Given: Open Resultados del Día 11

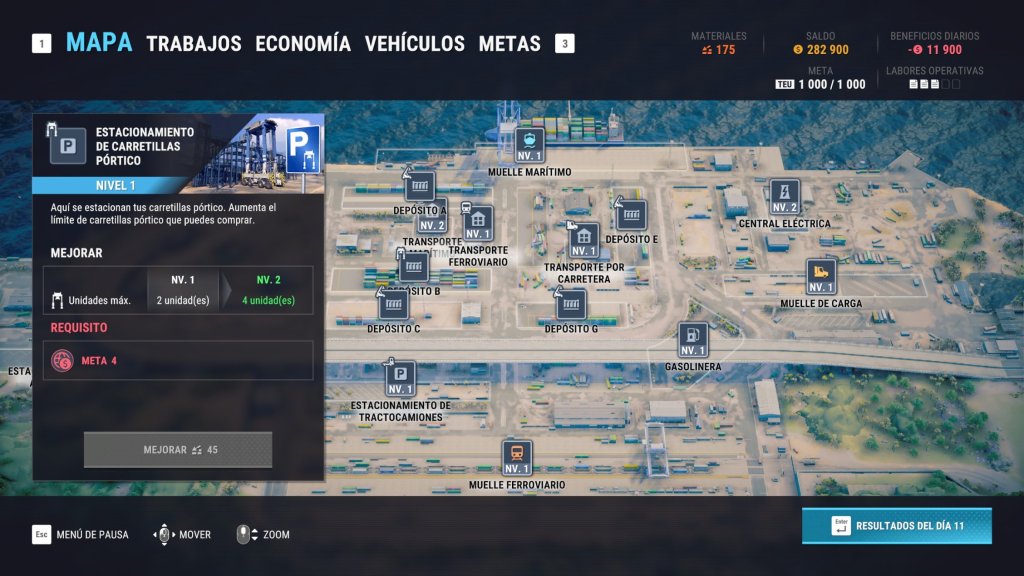Looking at the screenshot, I should [x=897, y=526].
